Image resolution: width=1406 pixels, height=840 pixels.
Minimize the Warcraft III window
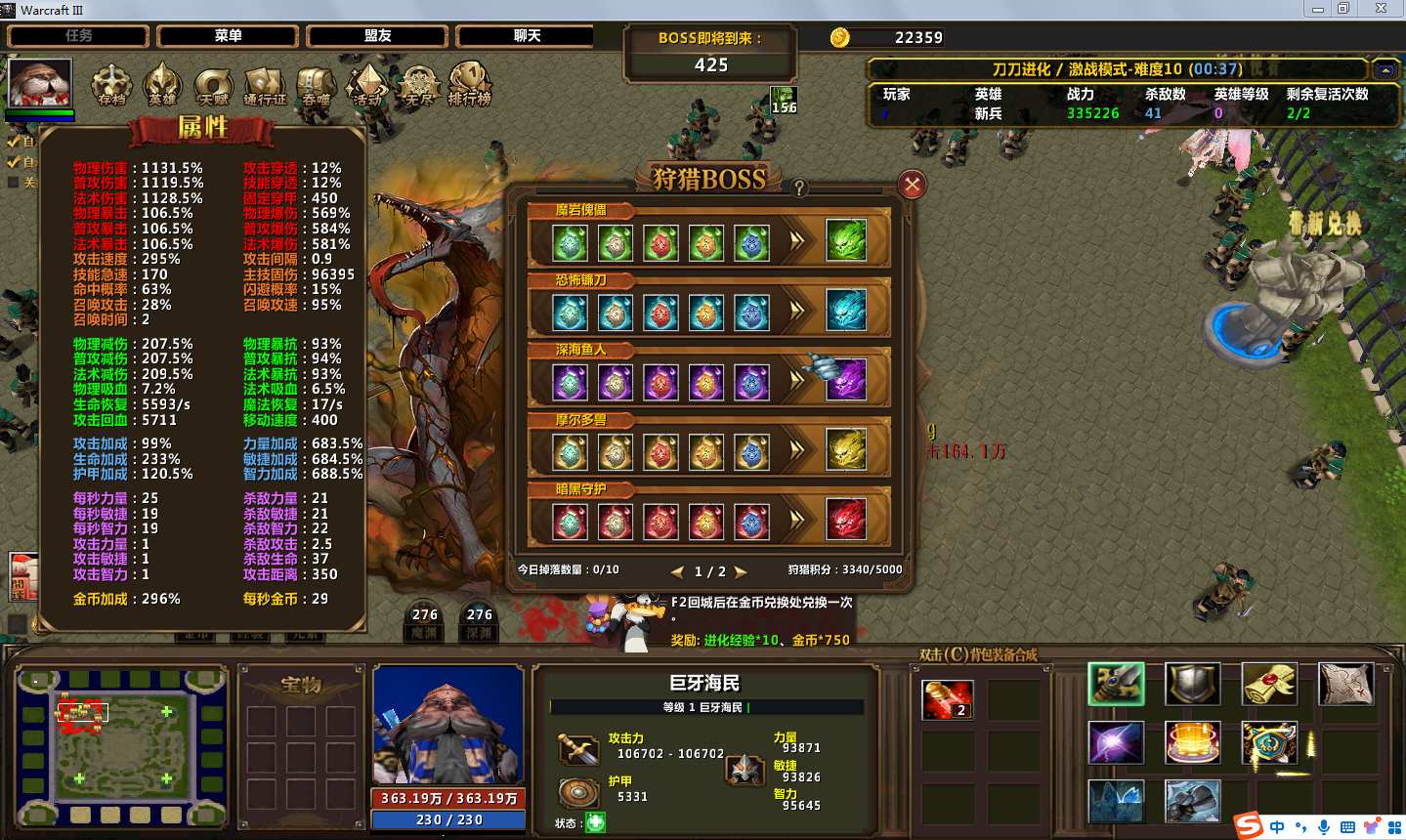(x=1317, y=9)
